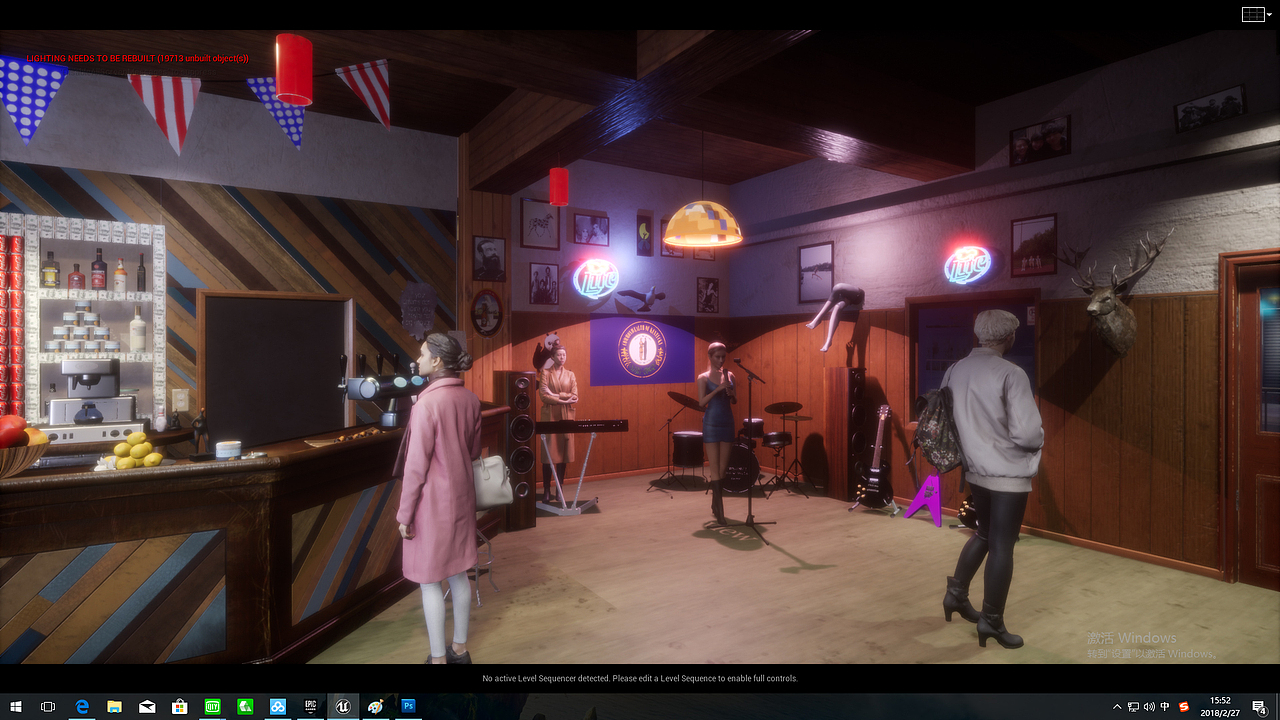
Task: Open notifications showing the 4 badge
Action: [x=1258, y=707]
